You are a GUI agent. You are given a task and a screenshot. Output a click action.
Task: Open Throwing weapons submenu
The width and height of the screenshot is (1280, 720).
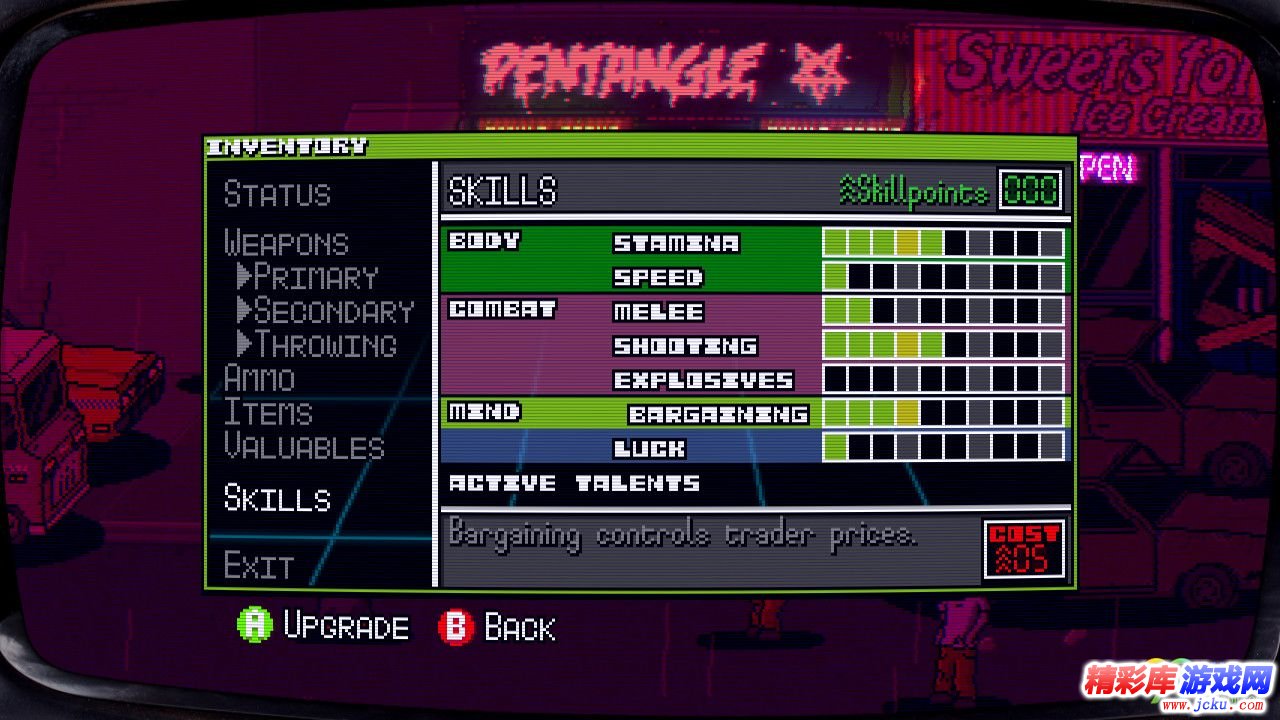316,345
